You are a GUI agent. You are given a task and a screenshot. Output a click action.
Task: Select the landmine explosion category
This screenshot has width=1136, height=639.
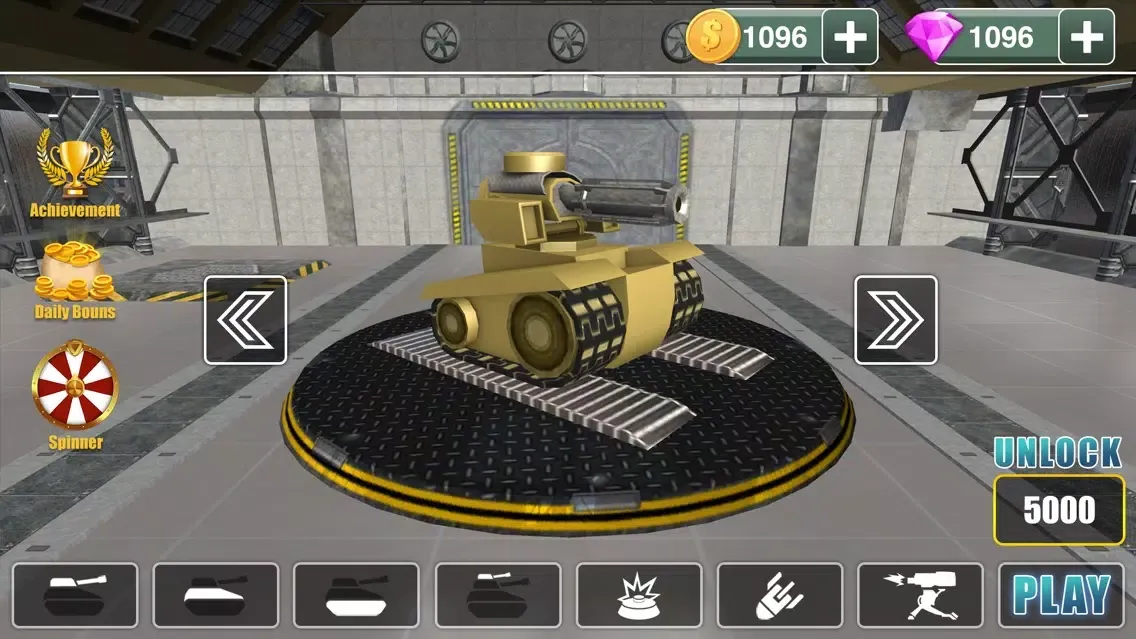pos(639,596)
